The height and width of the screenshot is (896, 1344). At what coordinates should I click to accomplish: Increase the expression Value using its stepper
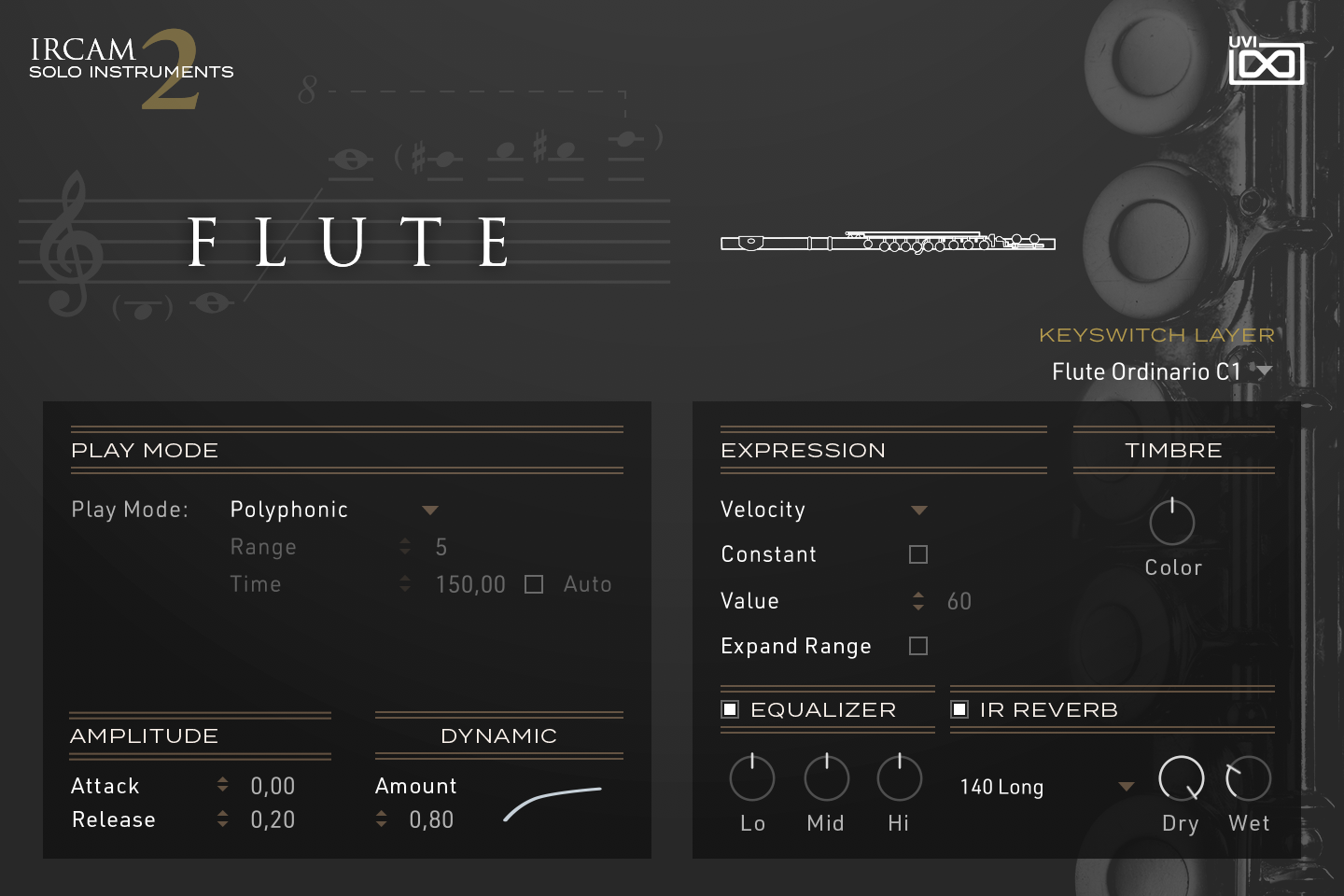(918, 595)
